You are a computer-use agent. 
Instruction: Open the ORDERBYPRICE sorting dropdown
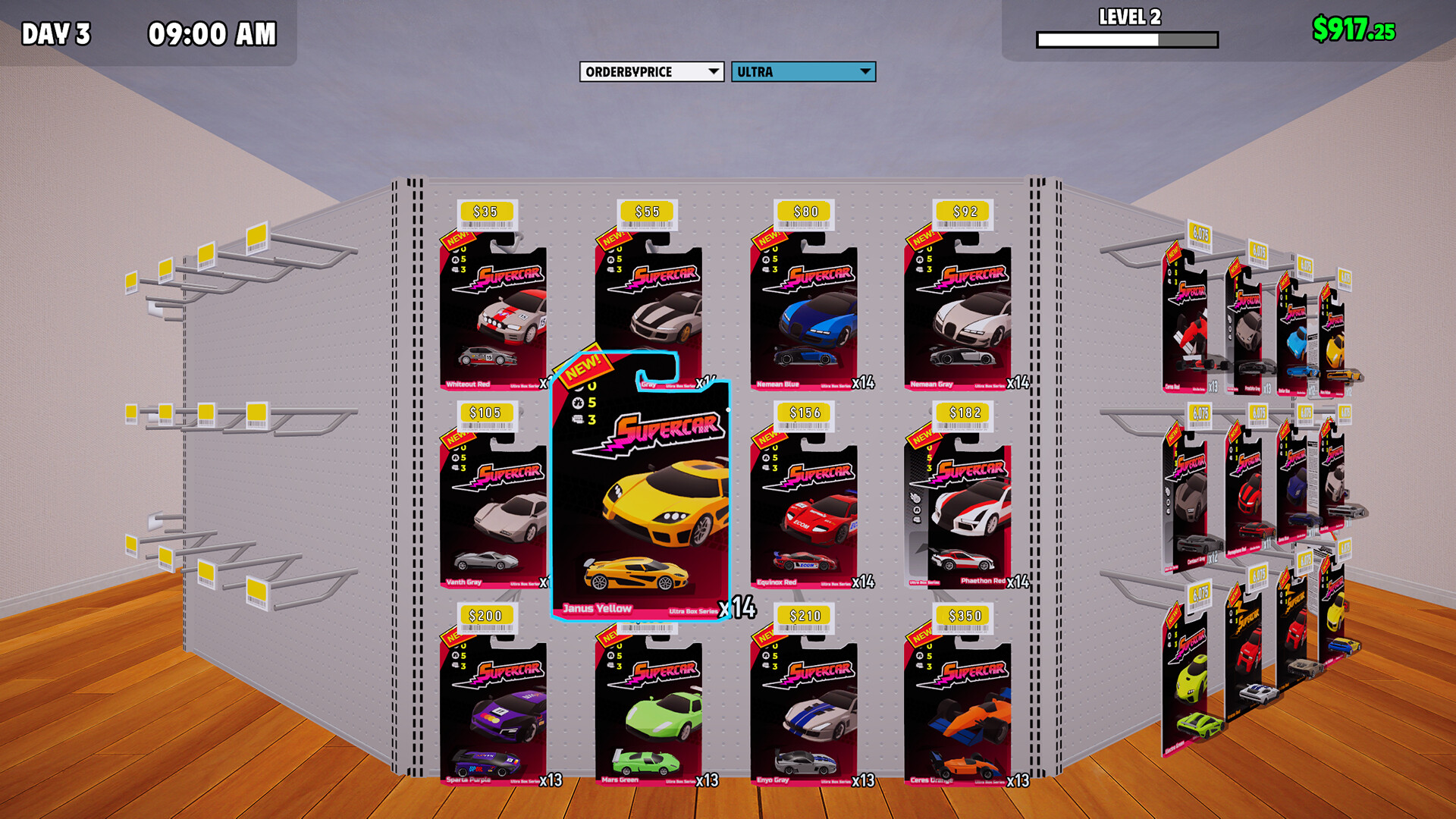[648, 72]
